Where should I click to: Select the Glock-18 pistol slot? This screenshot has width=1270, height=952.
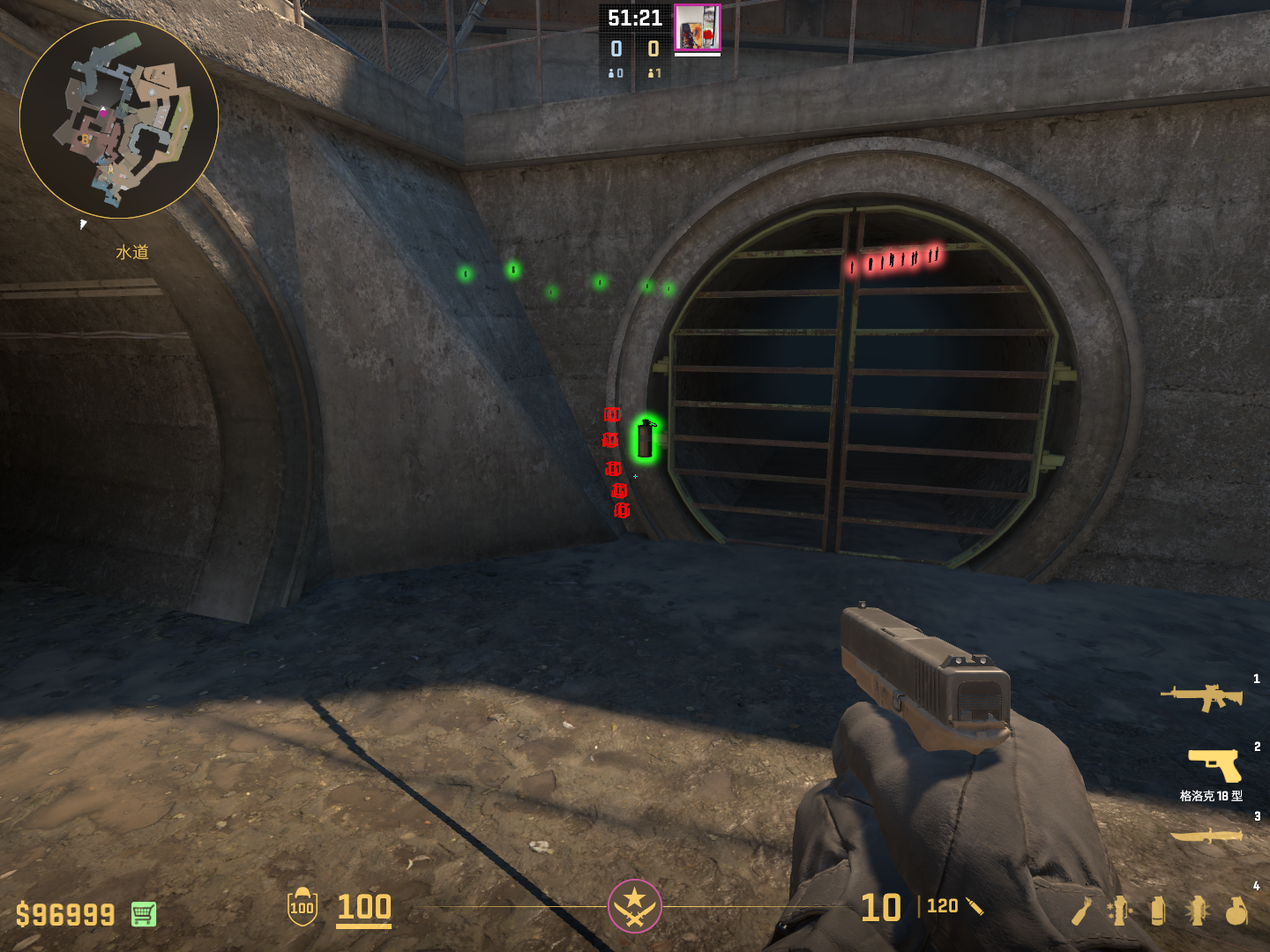pos(1214,765)
